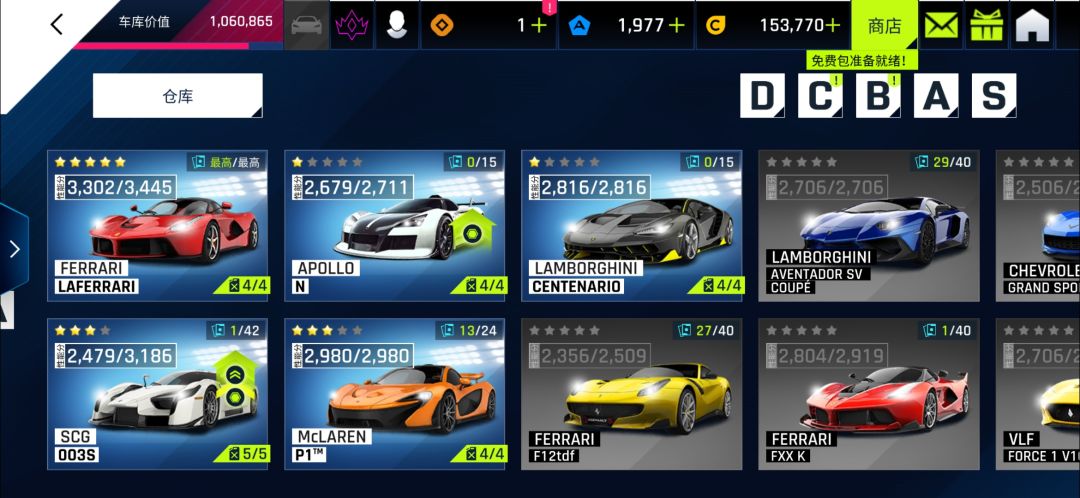Screen dimensions: 1080x498
Task: Select the Lamborghini Aventador SV Coupé
Action: [868, 225]
